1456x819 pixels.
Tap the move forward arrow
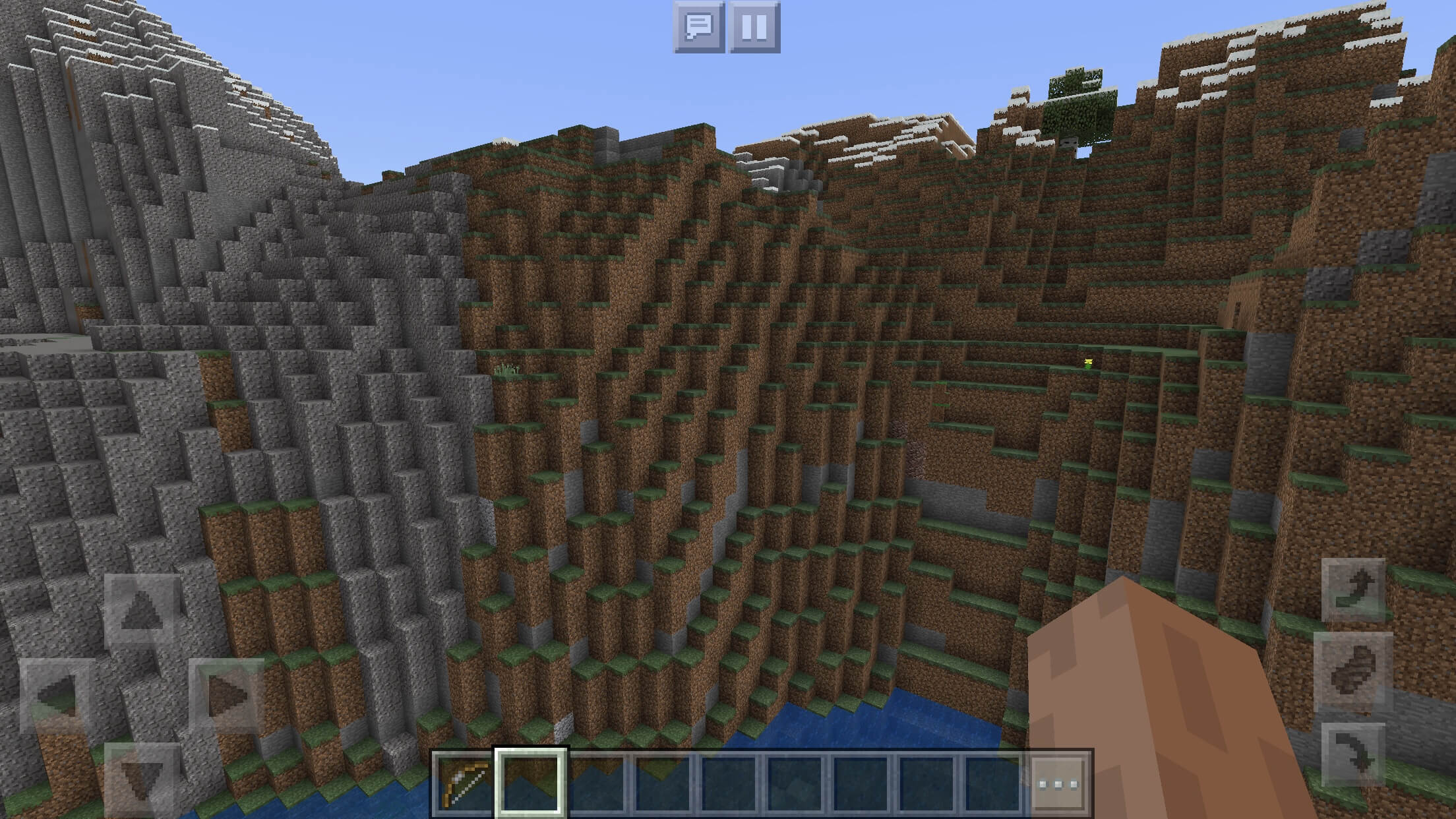[142, 611]
